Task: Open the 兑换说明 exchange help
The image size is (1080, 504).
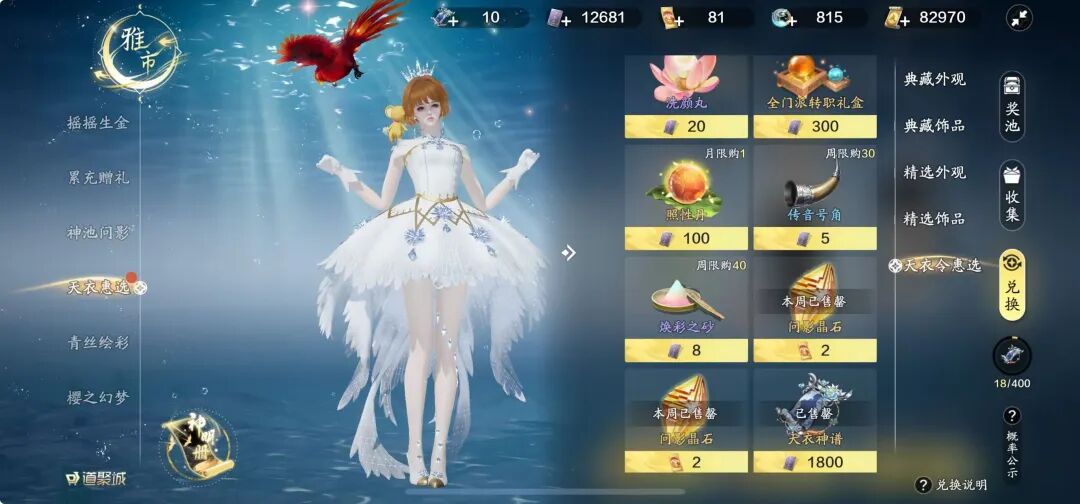Action: pyautogui.click(x=951, y=485)
